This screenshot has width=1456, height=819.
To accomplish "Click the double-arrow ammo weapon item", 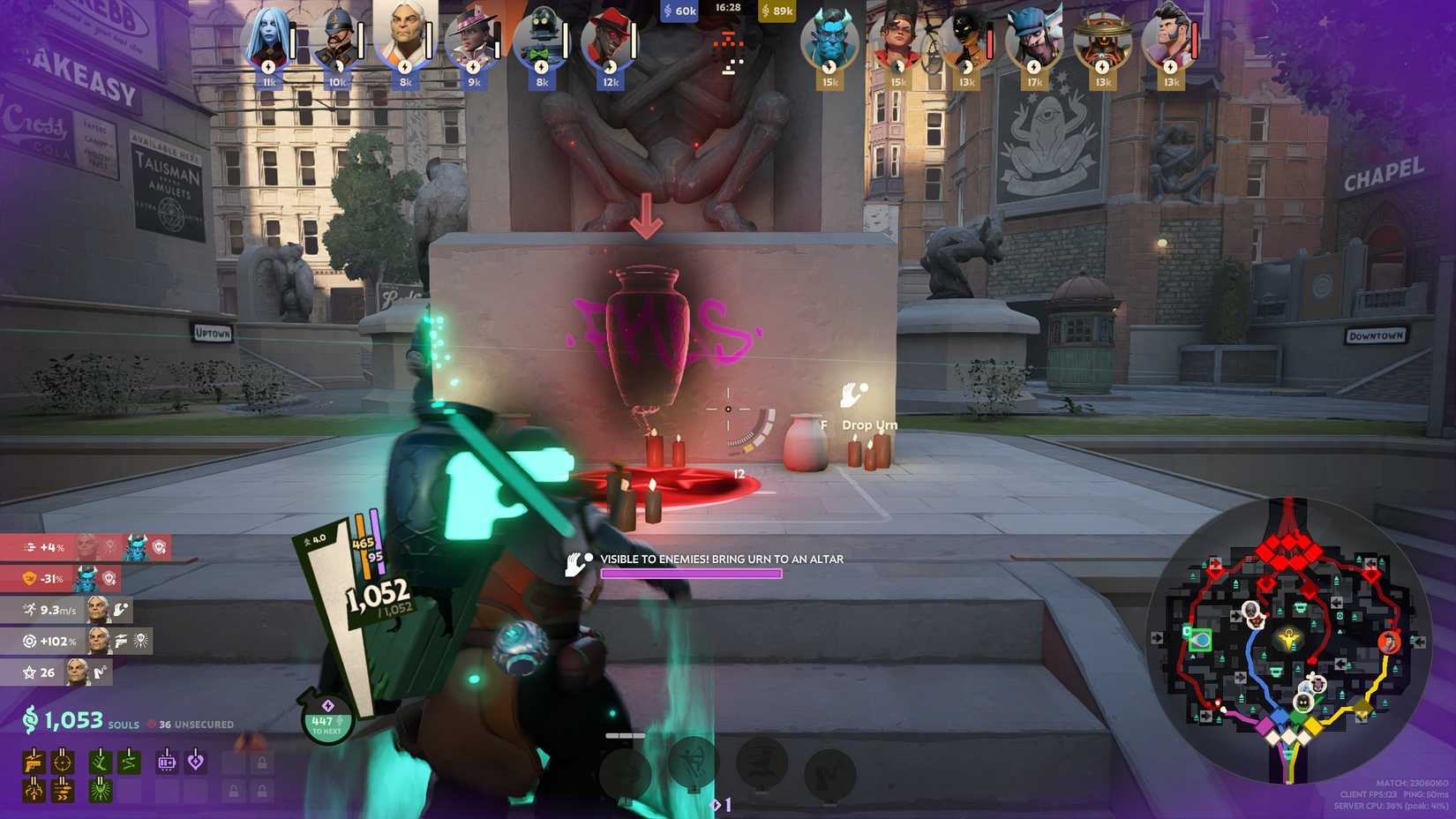I will point(63,791).
